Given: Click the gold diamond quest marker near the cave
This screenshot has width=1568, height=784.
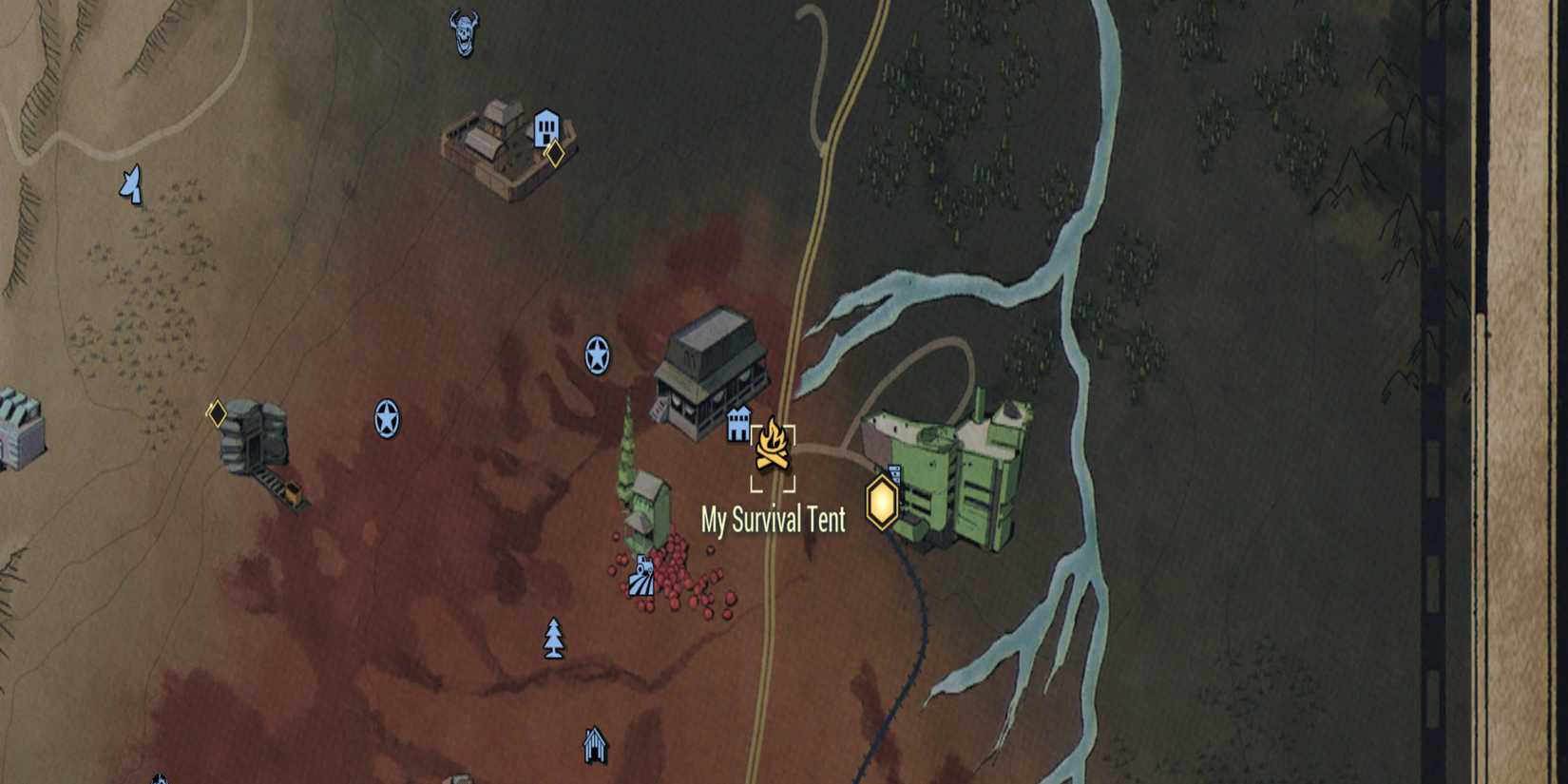Looking at the screenshot, I should coord(217,411).
